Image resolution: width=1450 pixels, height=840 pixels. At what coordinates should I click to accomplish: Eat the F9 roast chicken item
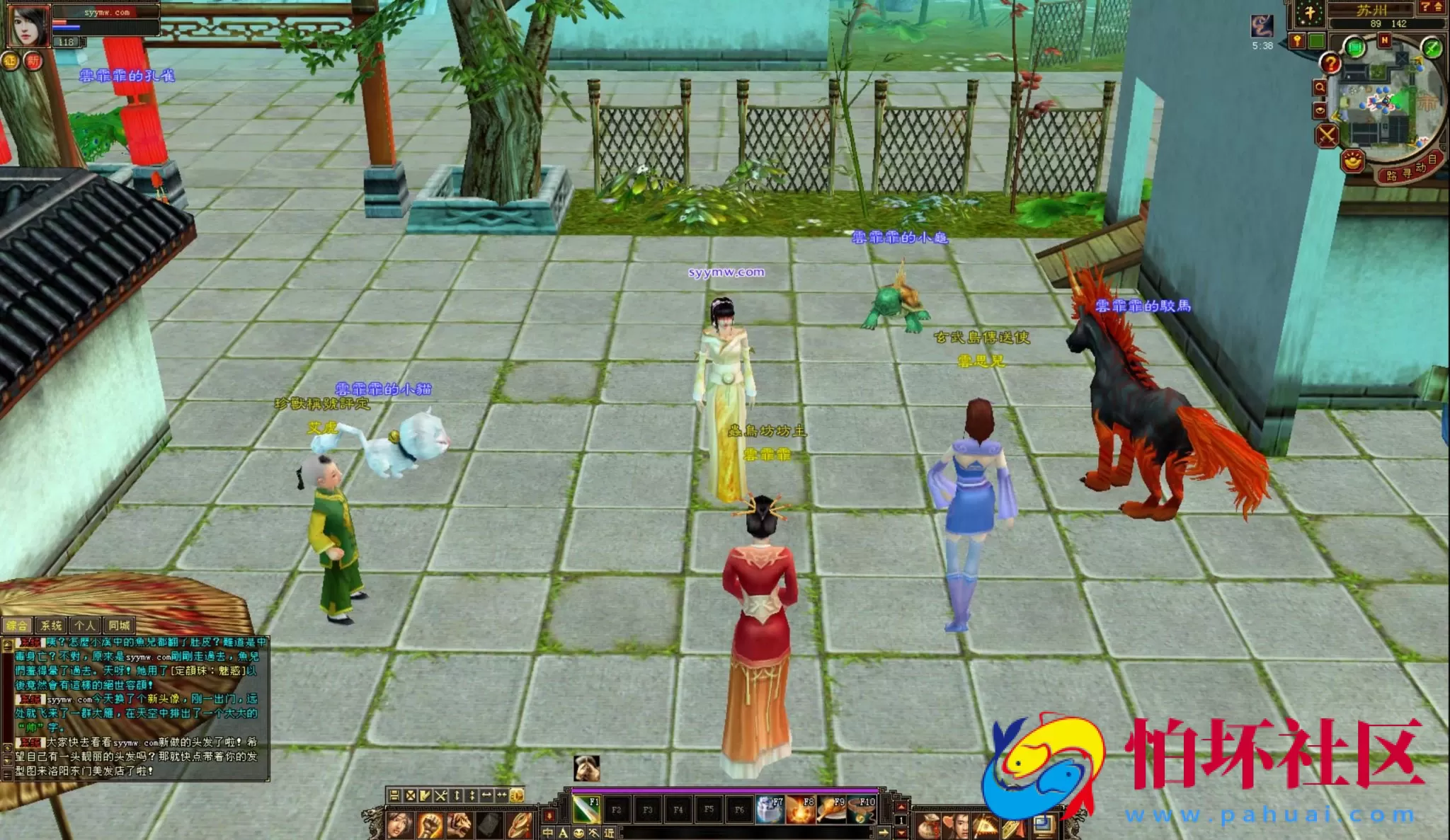tap(832, 809)
